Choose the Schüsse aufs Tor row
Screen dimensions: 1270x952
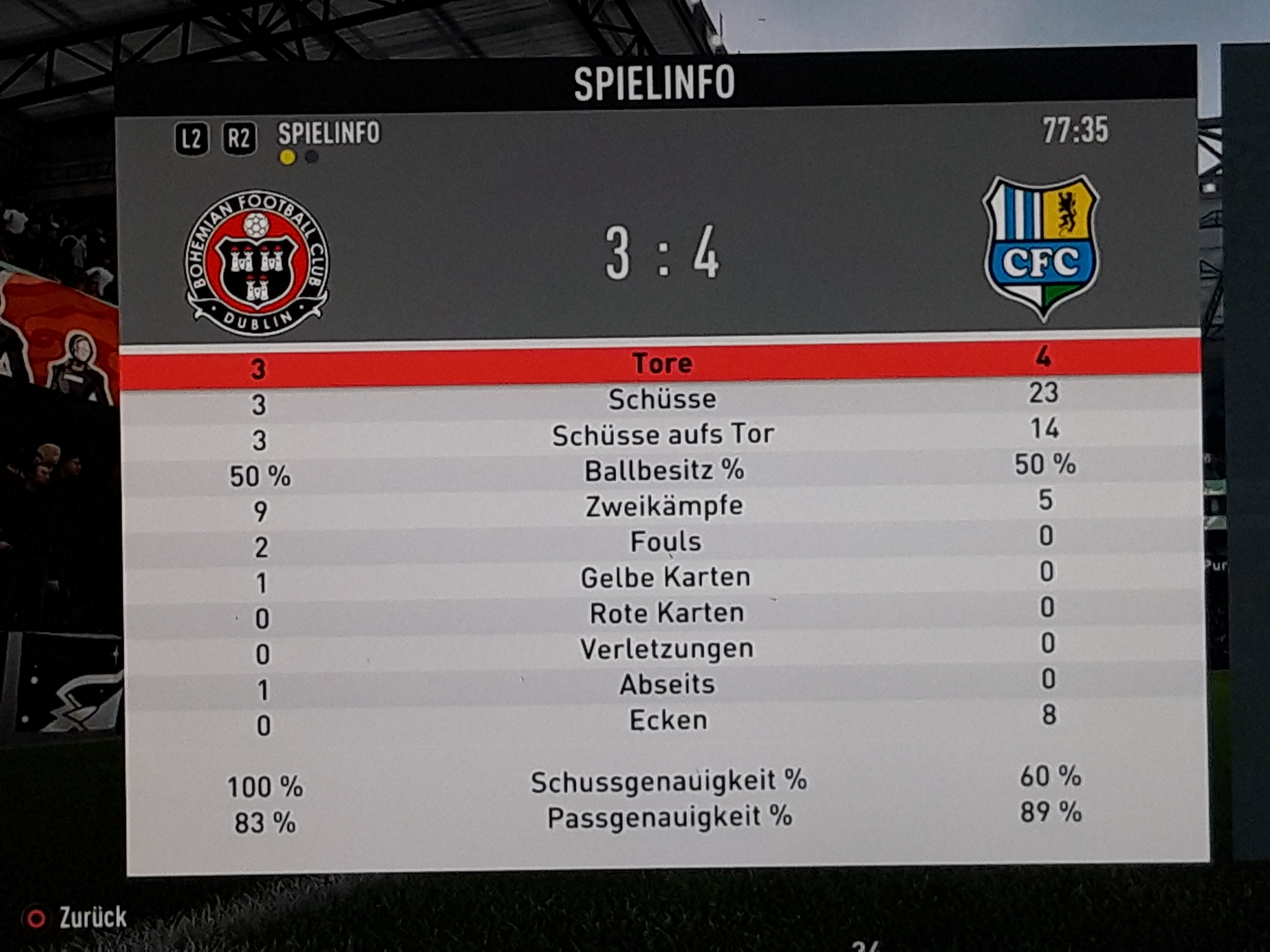click(663, 435)
